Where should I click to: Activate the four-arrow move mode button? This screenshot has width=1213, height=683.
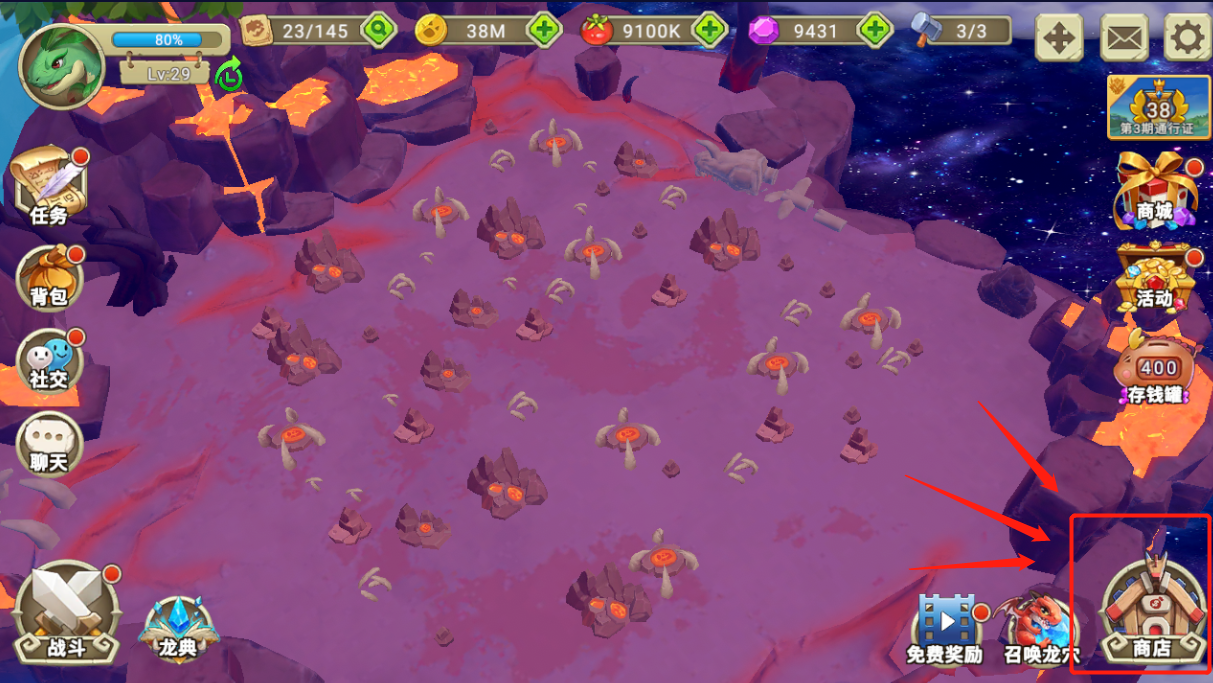(x=1058, y=38)
